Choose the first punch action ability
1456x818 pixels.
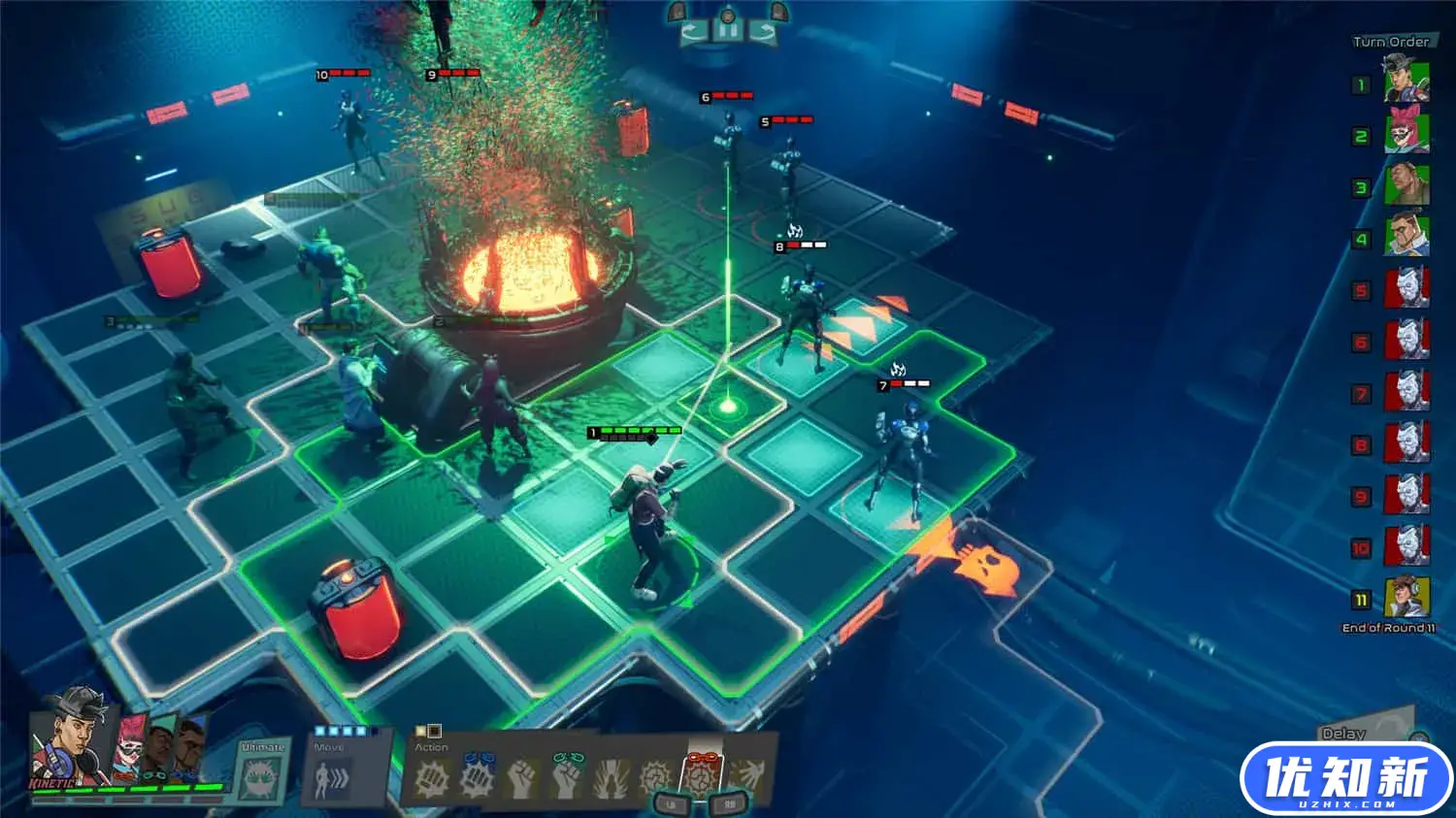tap(432, 777)
